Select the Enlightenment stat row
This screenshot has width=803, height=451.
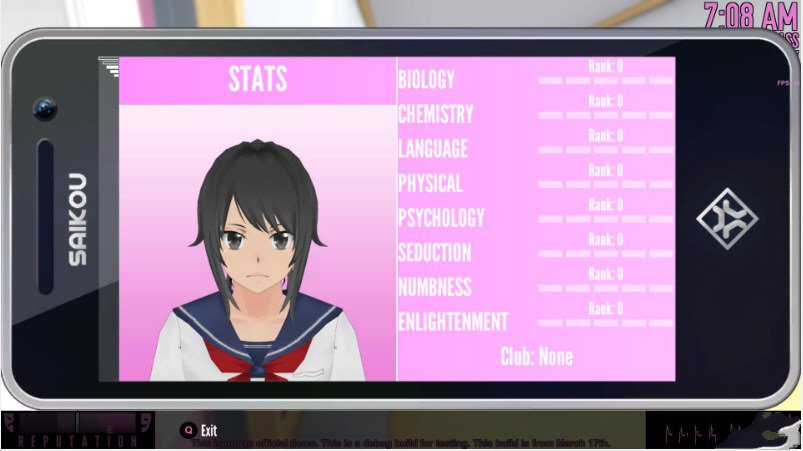(x=453, y=322)
